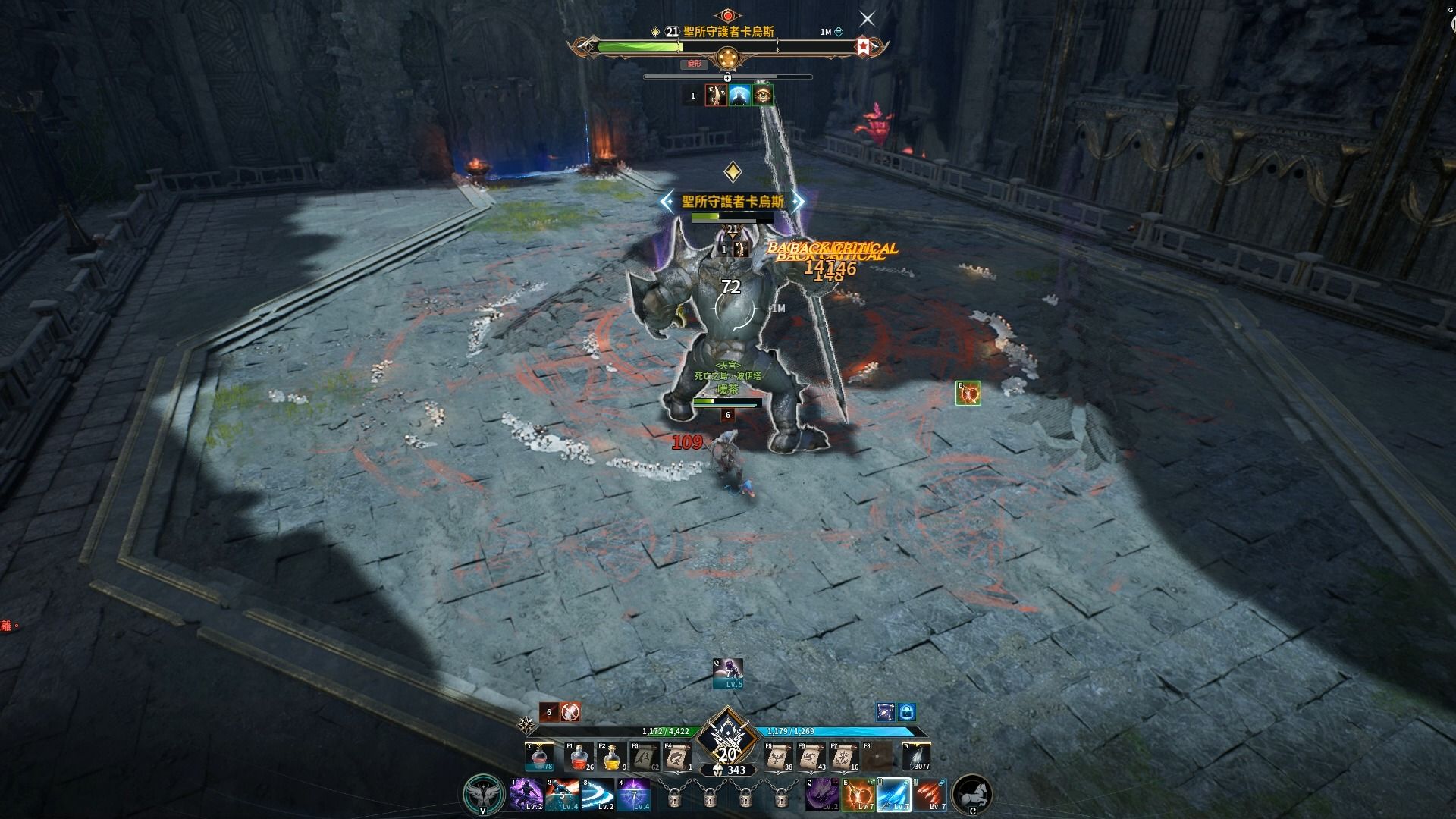Viewport: 1456px width, 819px height.
Task: Select the pink flask in the X slot
Action: click(539, 757)
